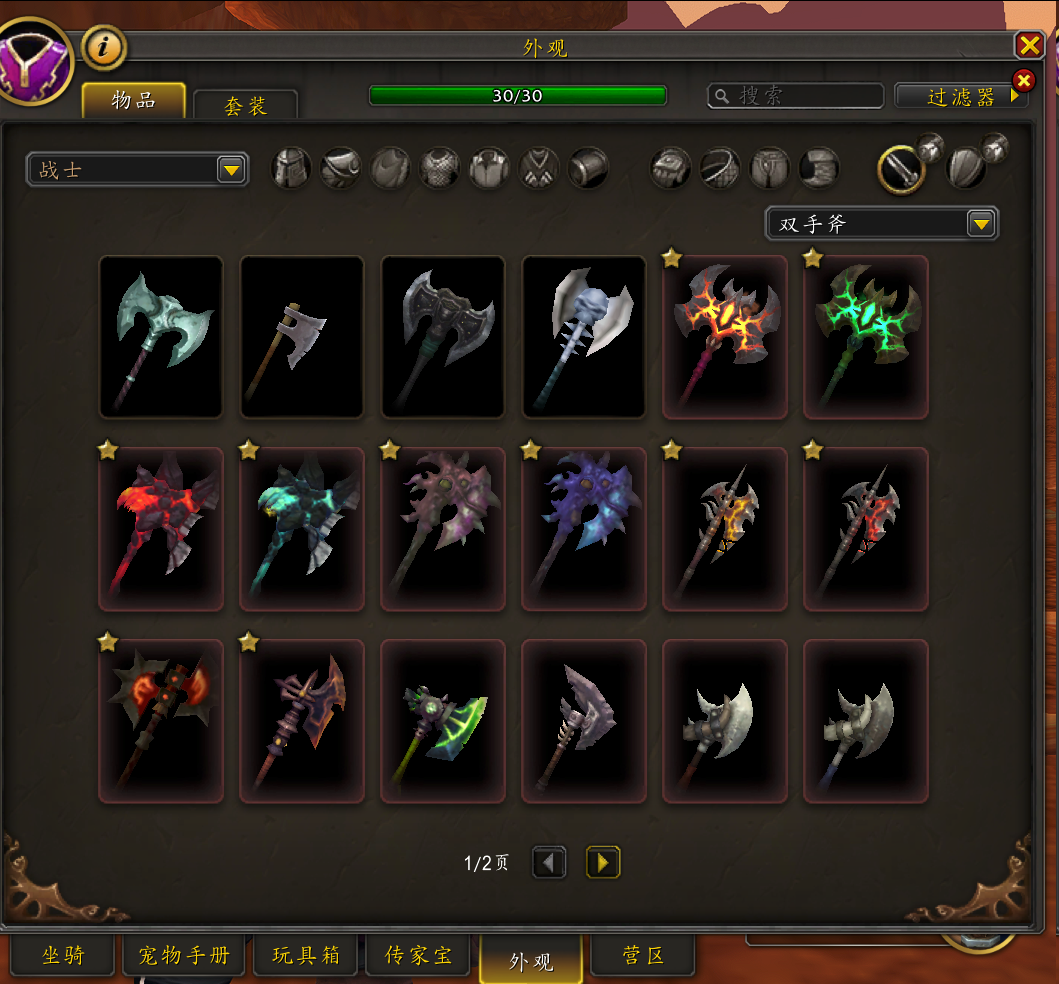Close the 外观 appearance window

[x=1029, y=45]
